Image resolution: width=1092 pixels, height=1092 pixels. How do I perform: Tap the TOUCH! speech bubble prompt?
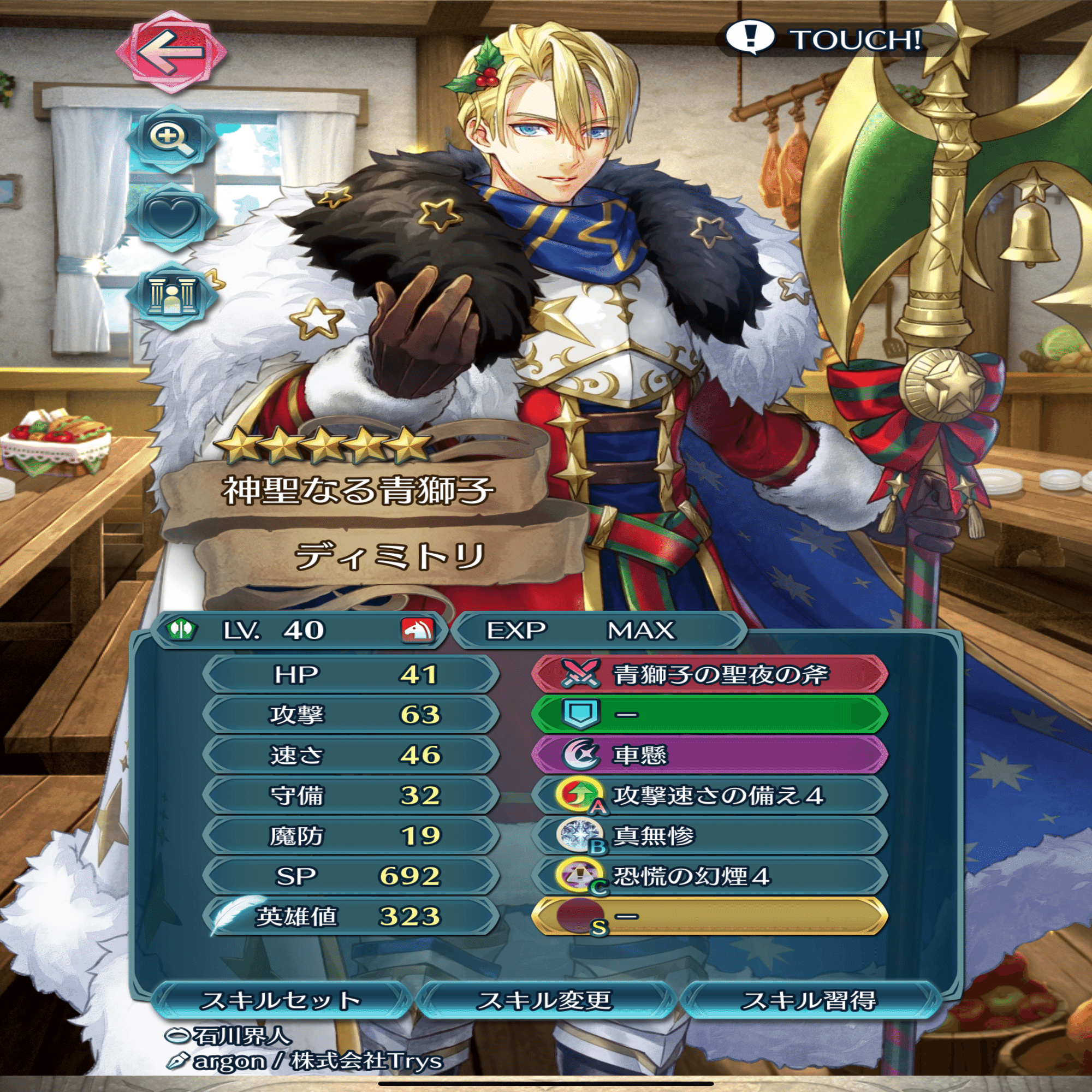point(822,39)
